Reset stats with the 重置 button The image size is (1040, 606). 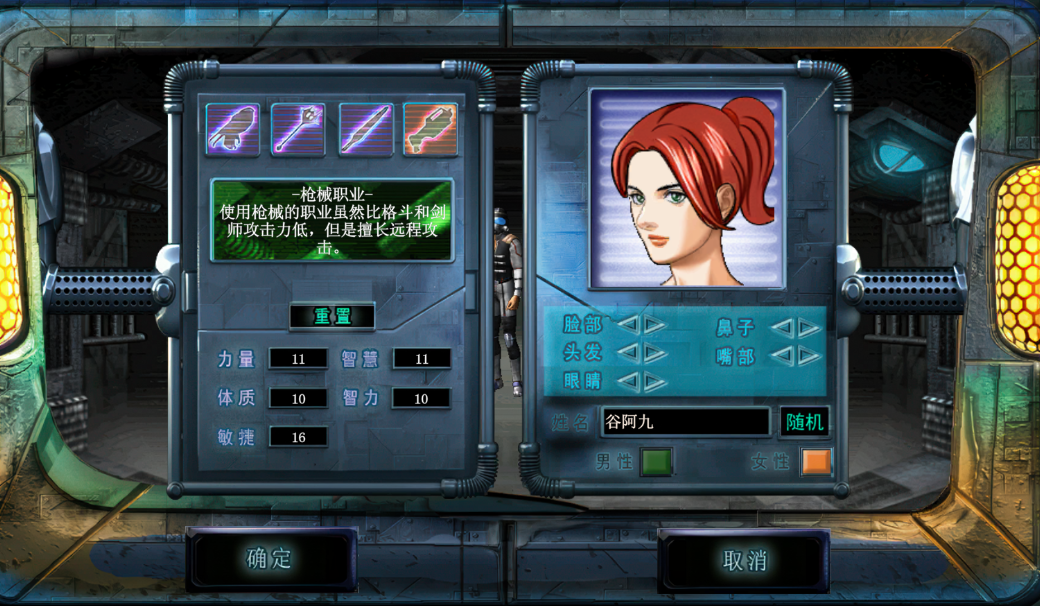click(332, 317)
